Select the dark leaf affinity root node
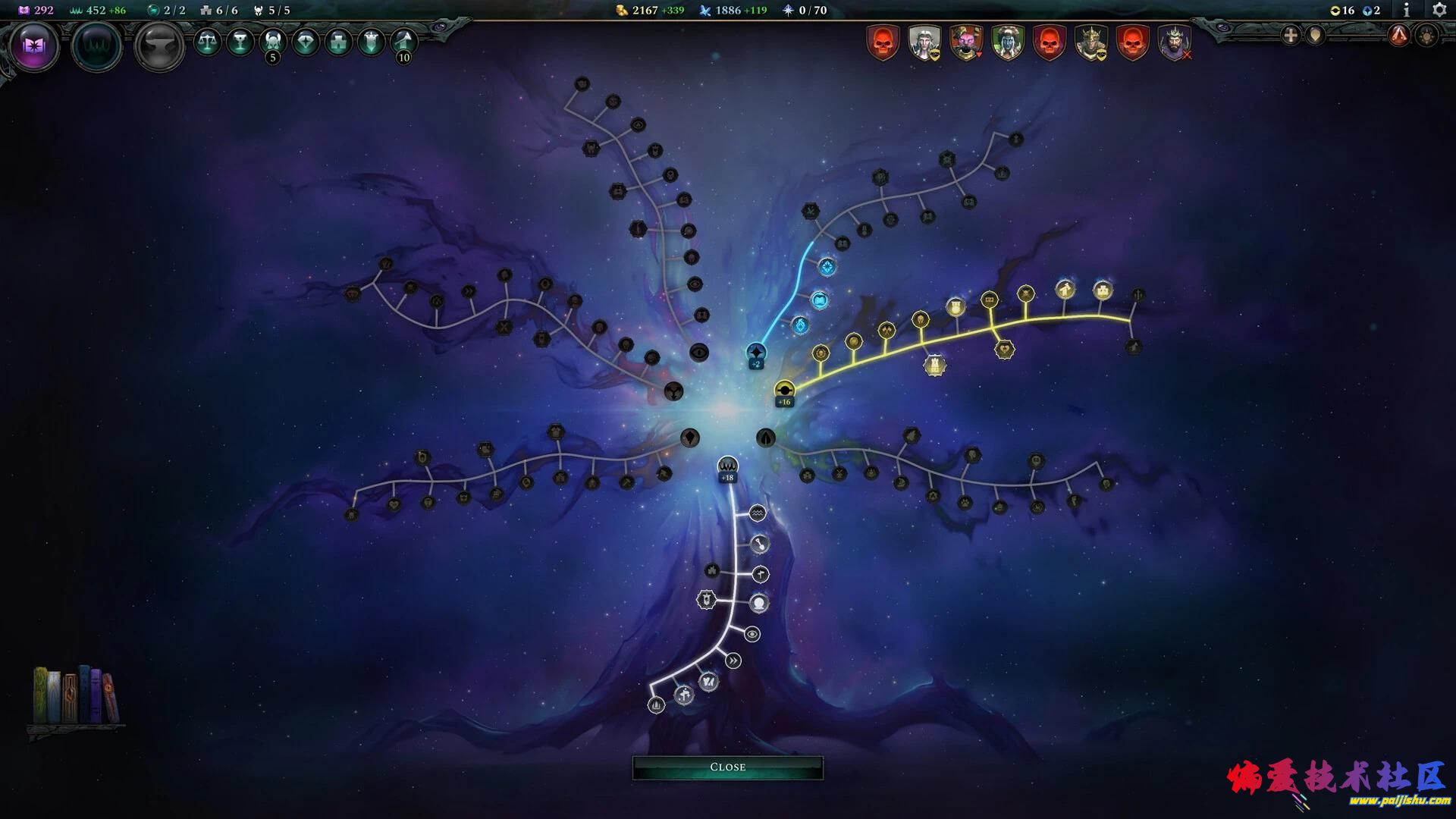The image size is (1456, 819). click(766, 438)
